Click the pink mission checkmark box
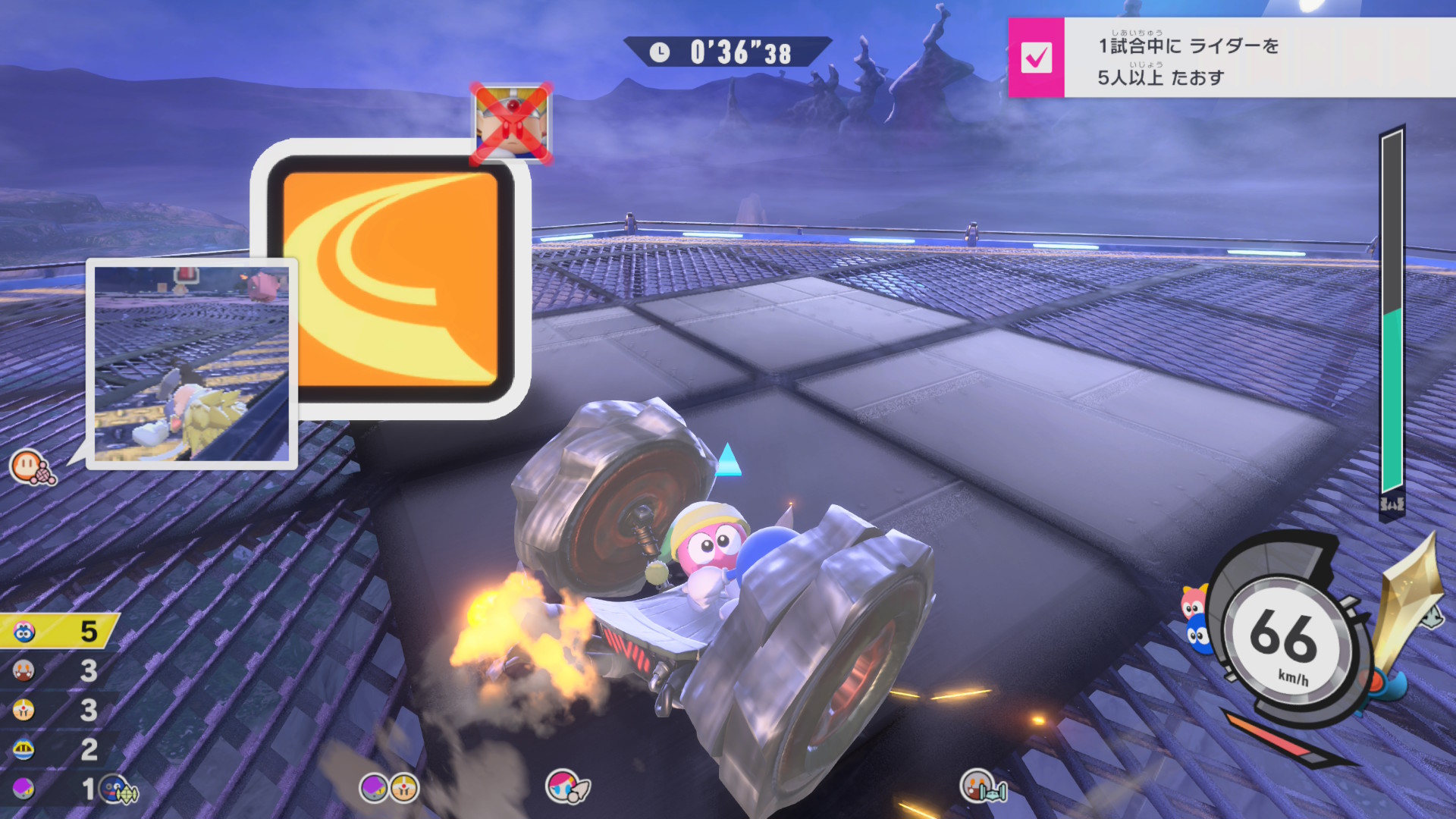This screenshot has width=1456, height=819. (x=1036, y=58)
